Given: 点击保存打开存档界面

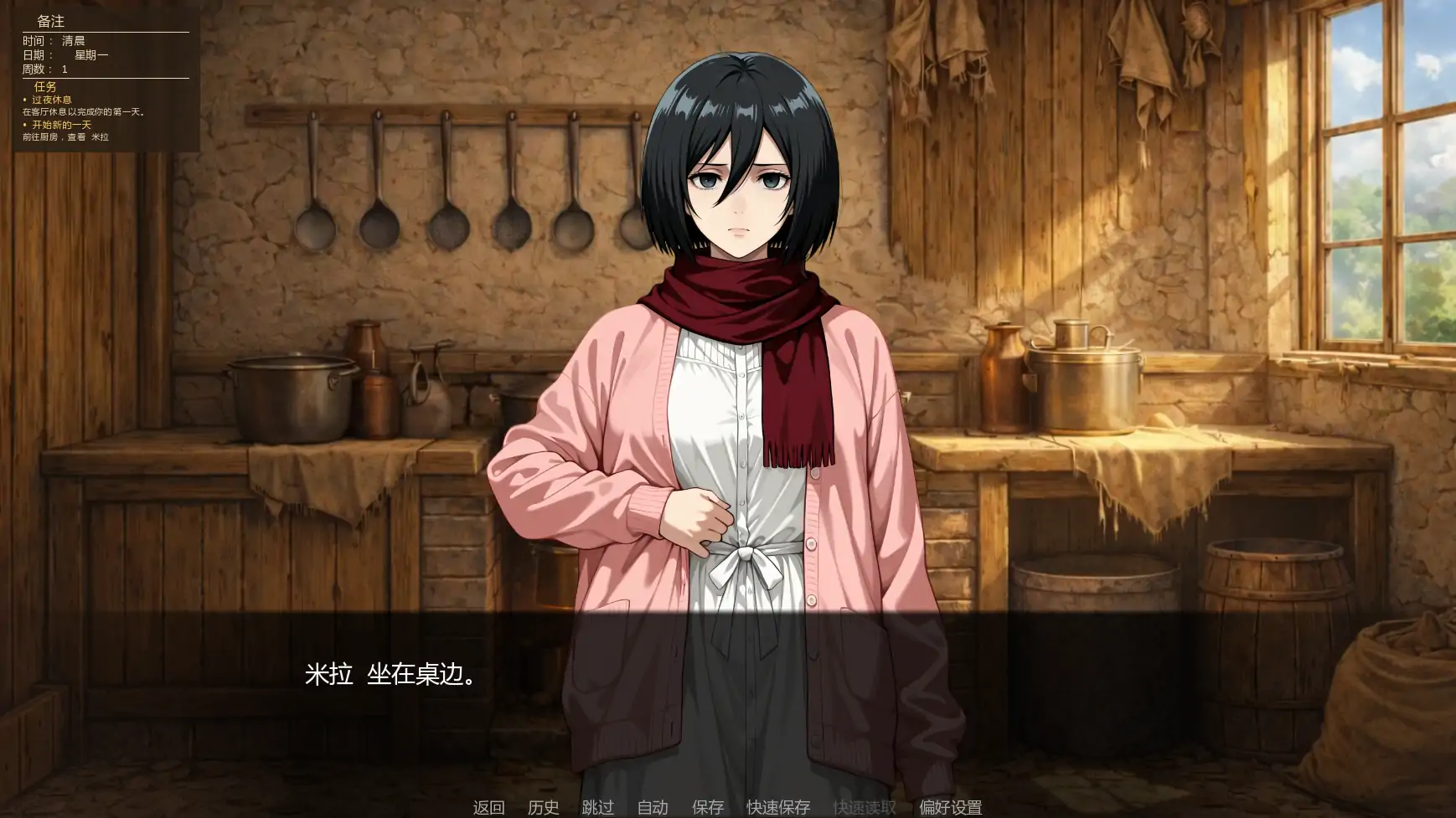Looking at the screenshot, I should click(706, 807).
